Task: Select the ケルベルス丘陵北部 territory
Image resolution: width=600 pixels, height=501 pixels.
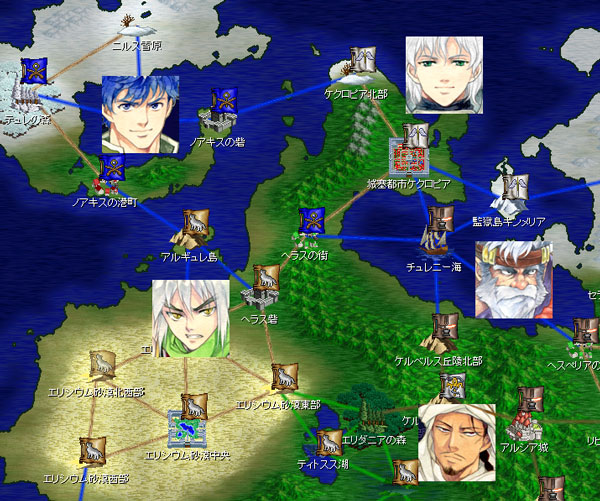Action: coord(443,334)
